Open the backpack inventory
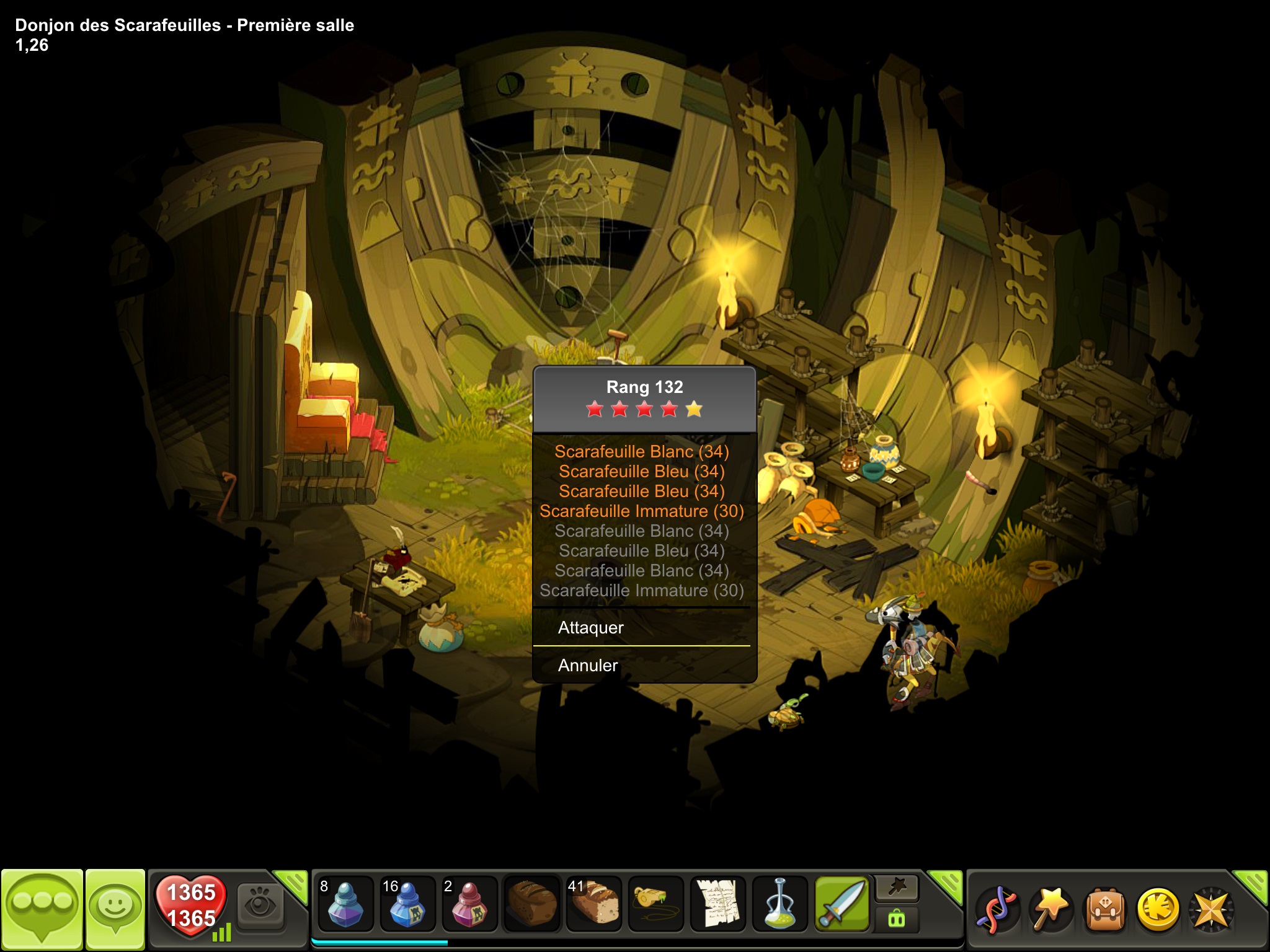The height and width of the screenshot is (952, 1270). 1104,910
